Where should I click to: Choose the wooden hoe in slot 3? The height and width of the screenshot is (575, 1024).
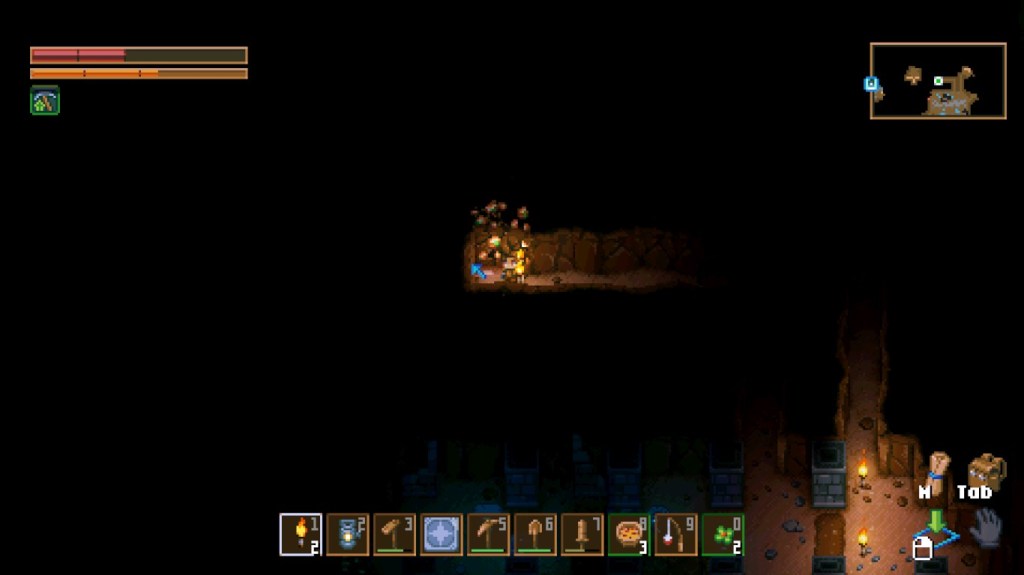(x=395, y=534)
